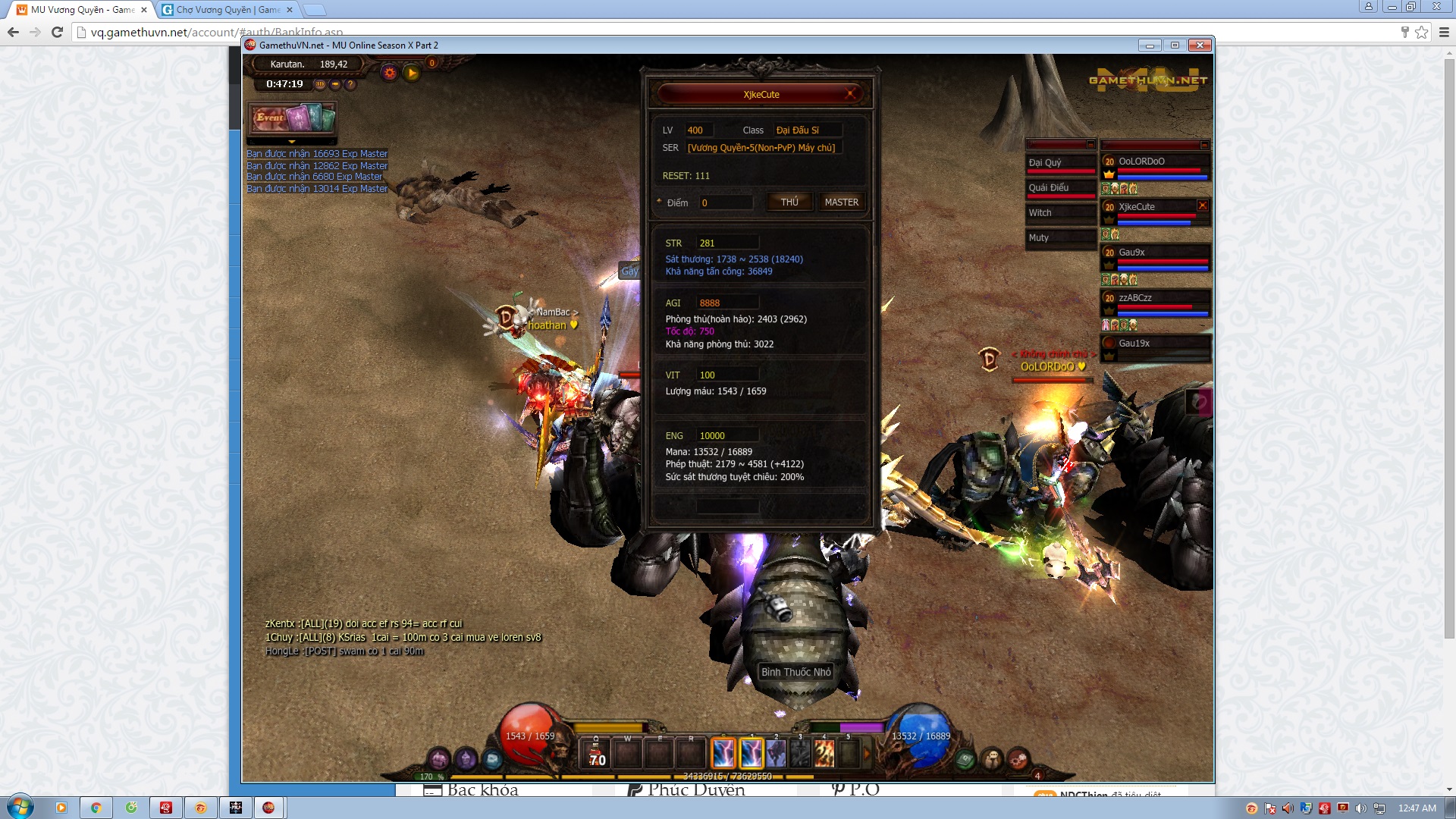The width and height of the screenshot is (1456, 819).
Task: Open the Event card banner
Action: 293,118
